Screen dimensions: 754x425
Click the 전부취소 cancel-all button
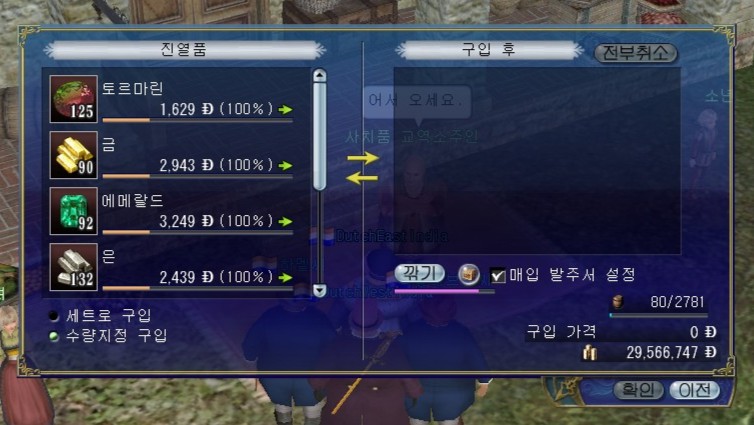tap(635, 53)
